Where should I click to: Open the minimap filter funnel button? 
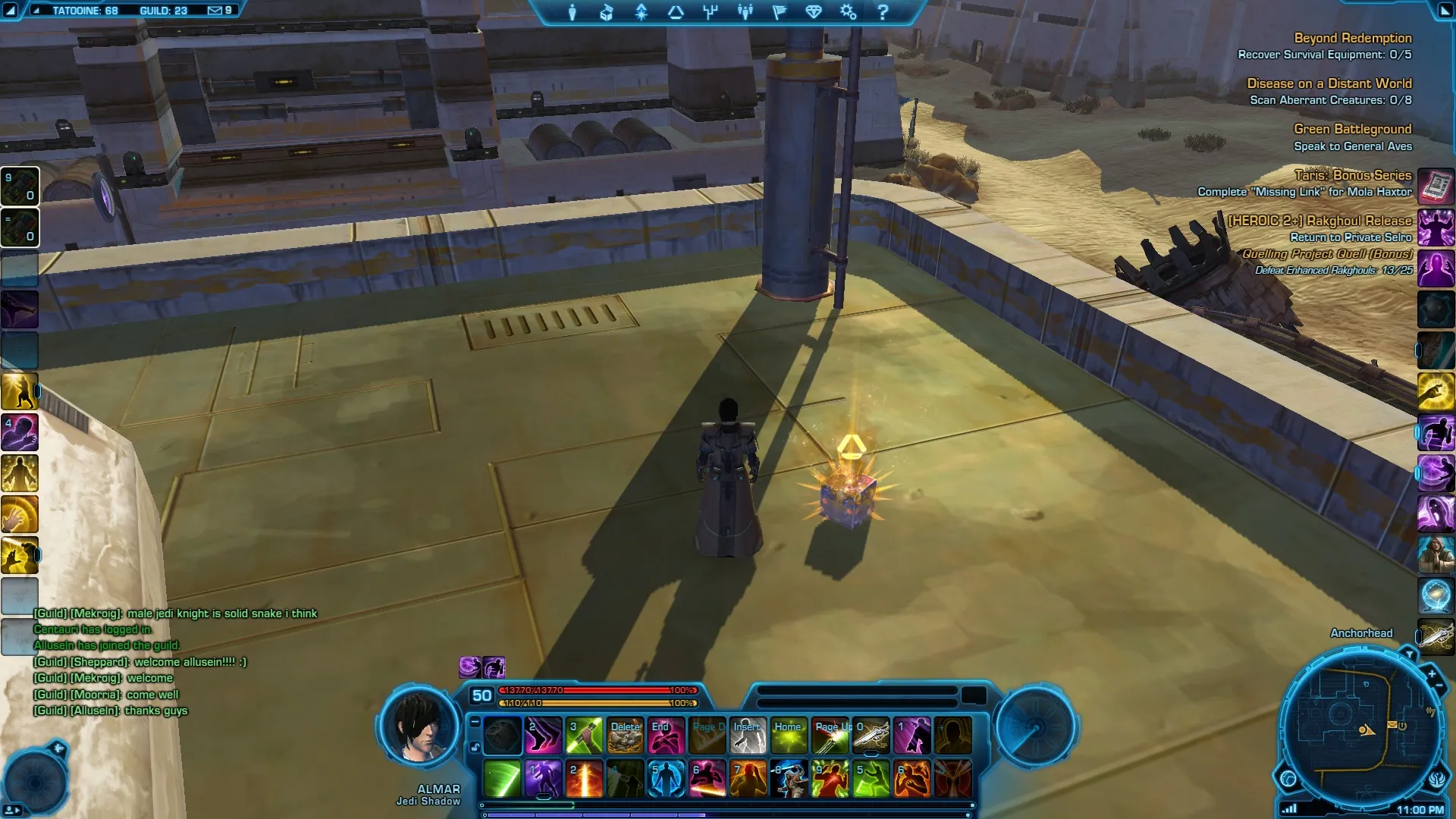coord(1408,653)
